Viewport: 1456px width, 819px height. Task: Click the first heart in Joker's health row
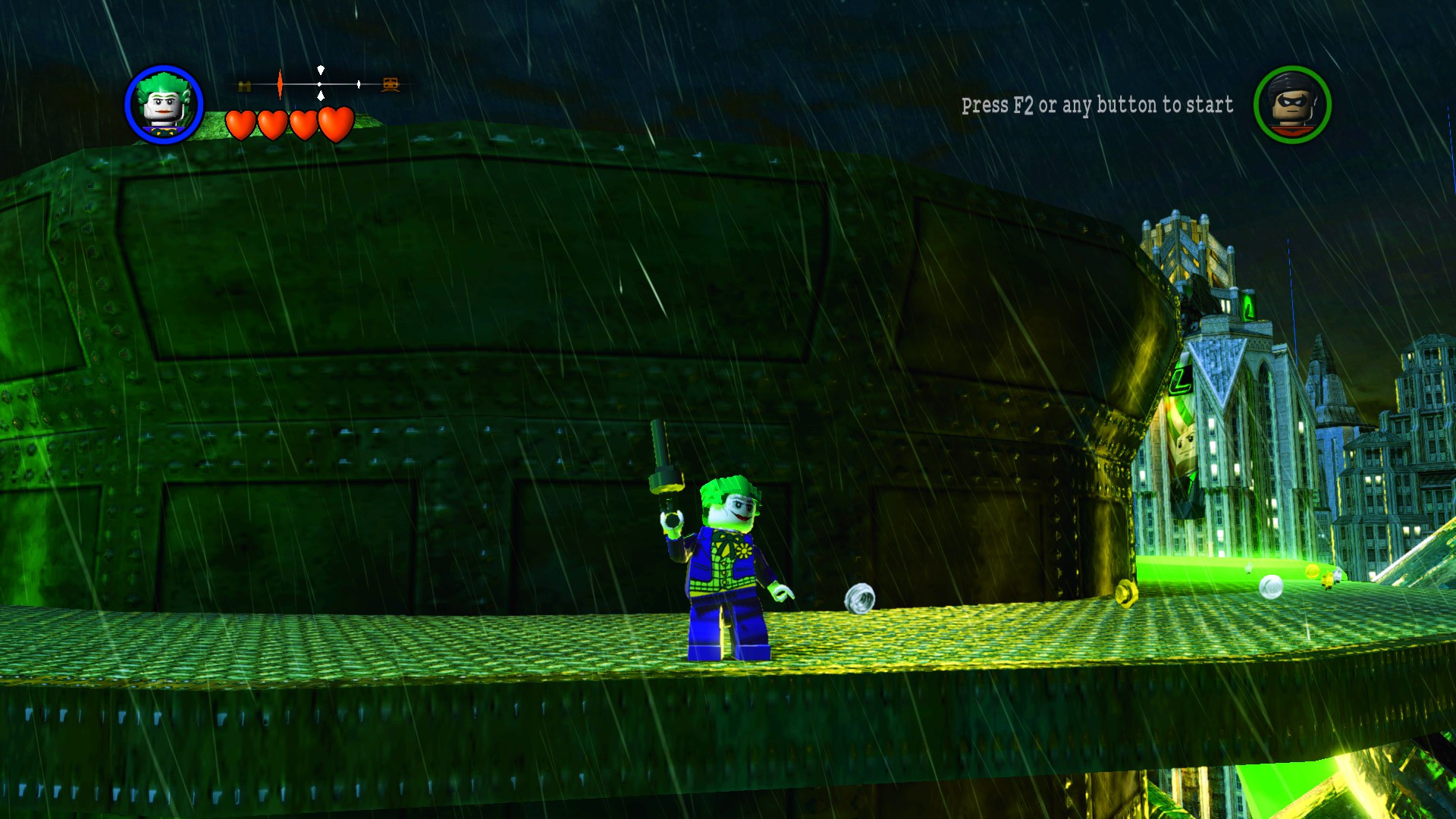[241, 123]
